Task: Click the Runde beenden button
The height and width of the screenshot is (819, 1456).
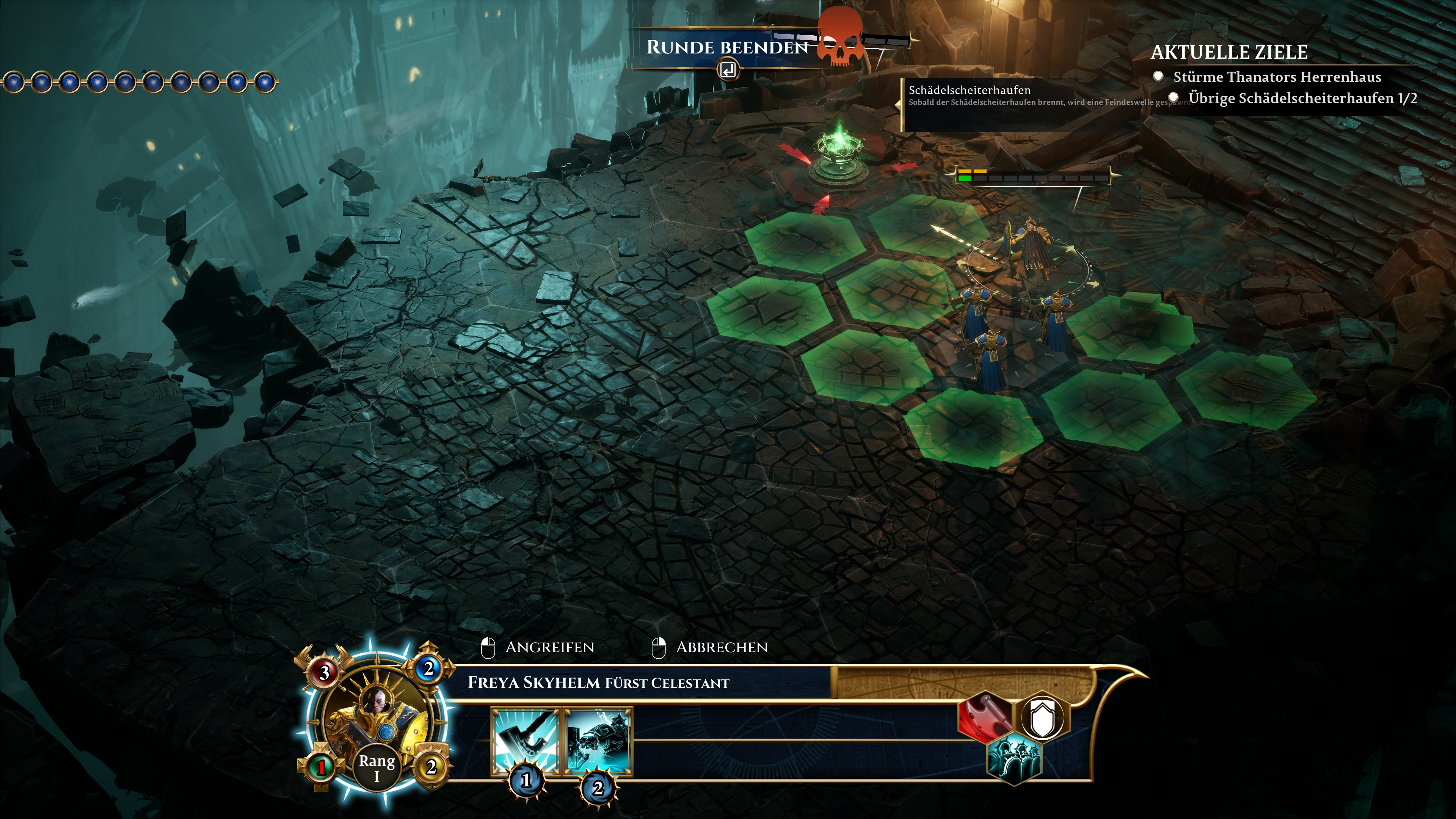Action: pos(728,48)
